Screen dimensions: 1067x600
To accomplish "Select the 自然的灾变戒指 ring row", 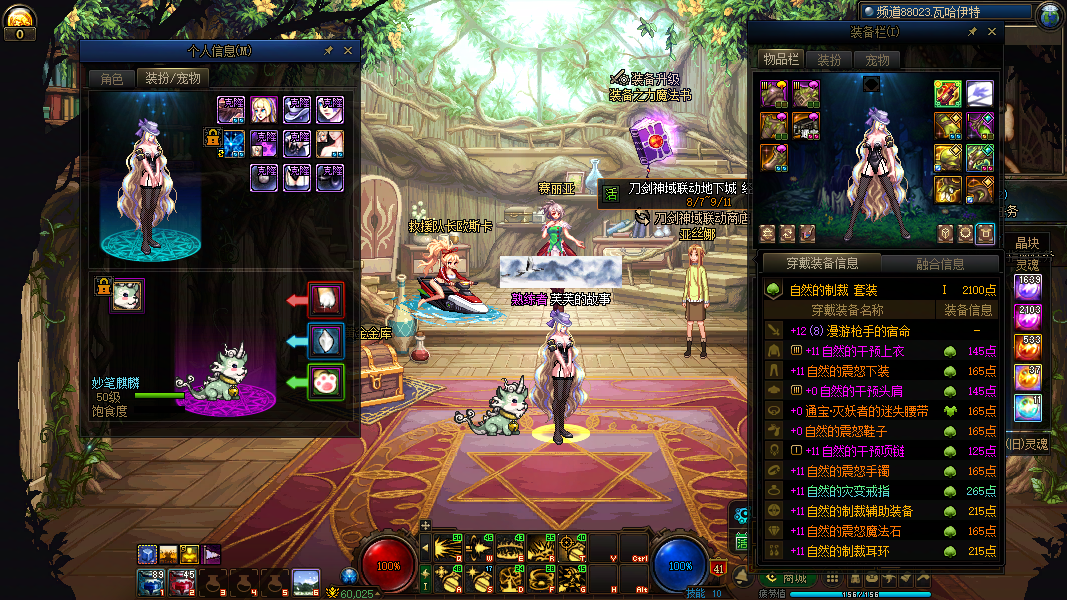I will click(850, 491).
